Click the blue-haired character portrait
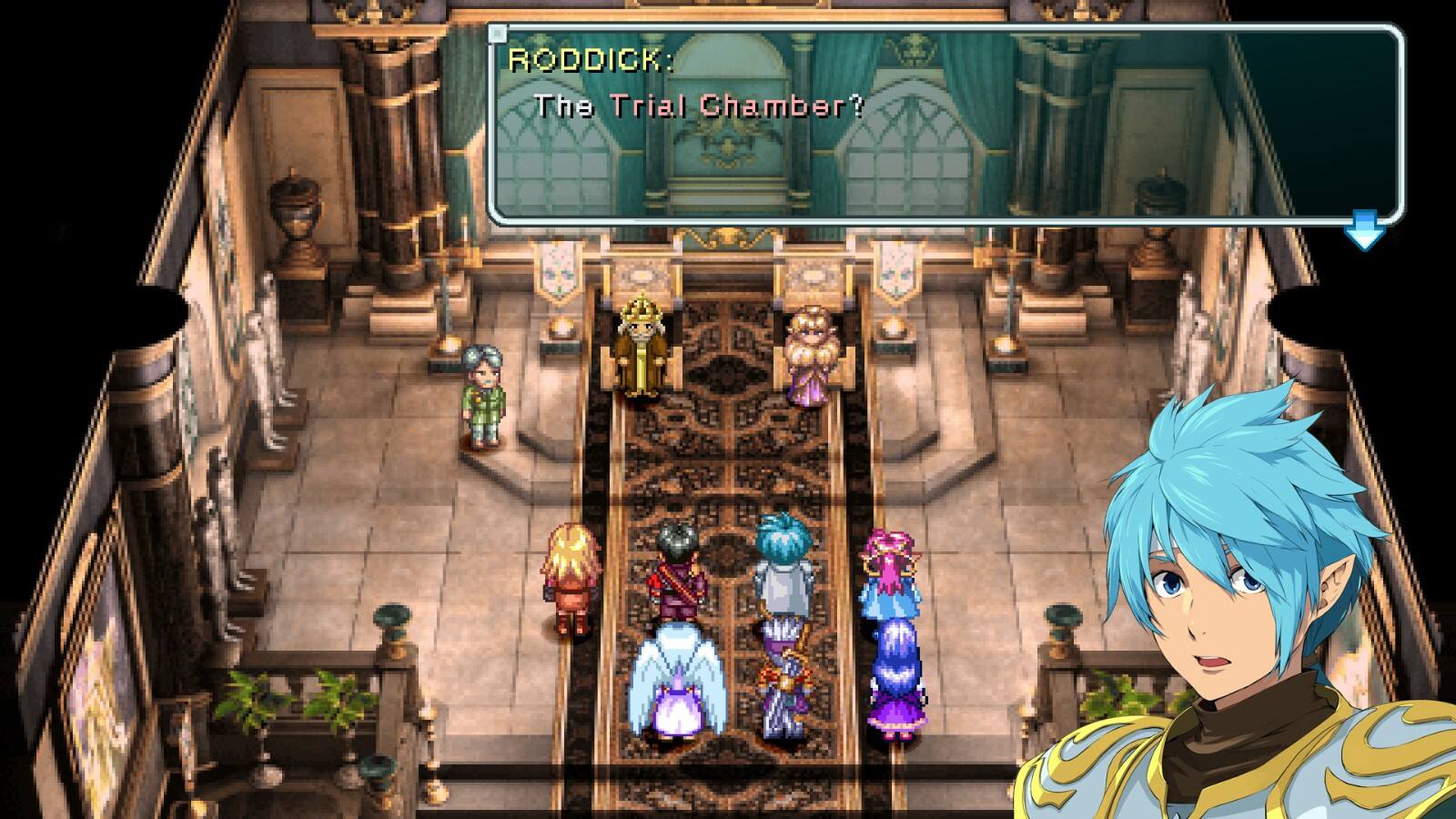The width and height of the screenshot is (1456, 819). click(1228, 591)
